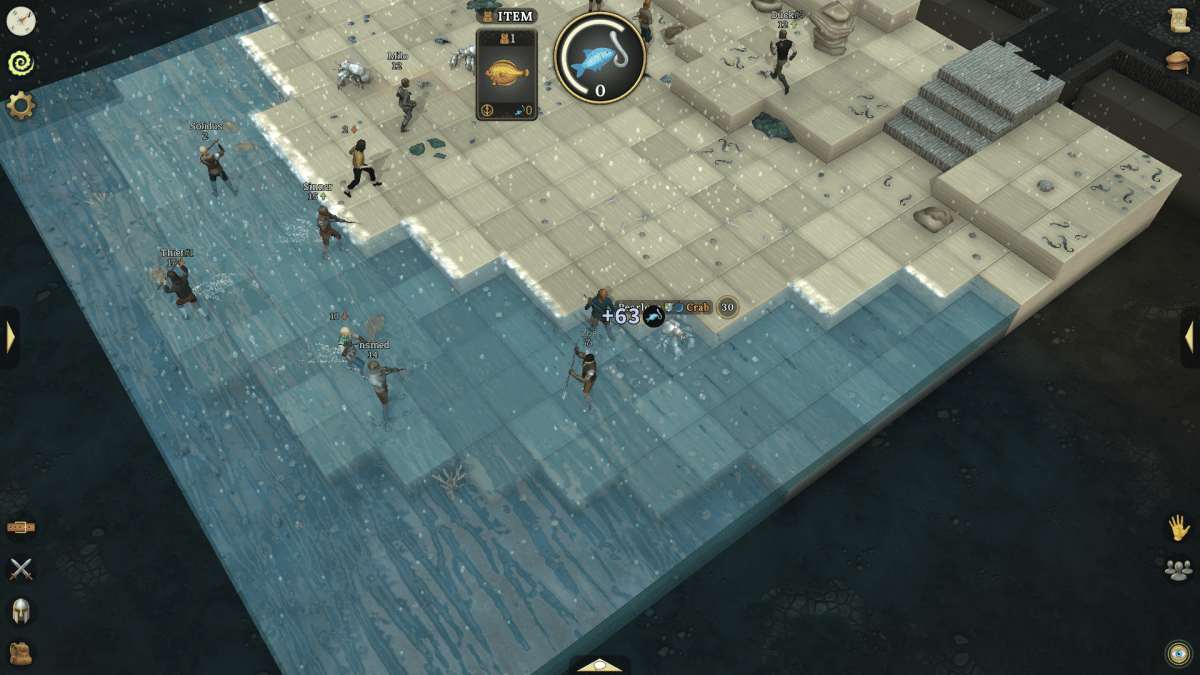
Task: Select the crossed swords combat icon
Action: pos(20,569)
